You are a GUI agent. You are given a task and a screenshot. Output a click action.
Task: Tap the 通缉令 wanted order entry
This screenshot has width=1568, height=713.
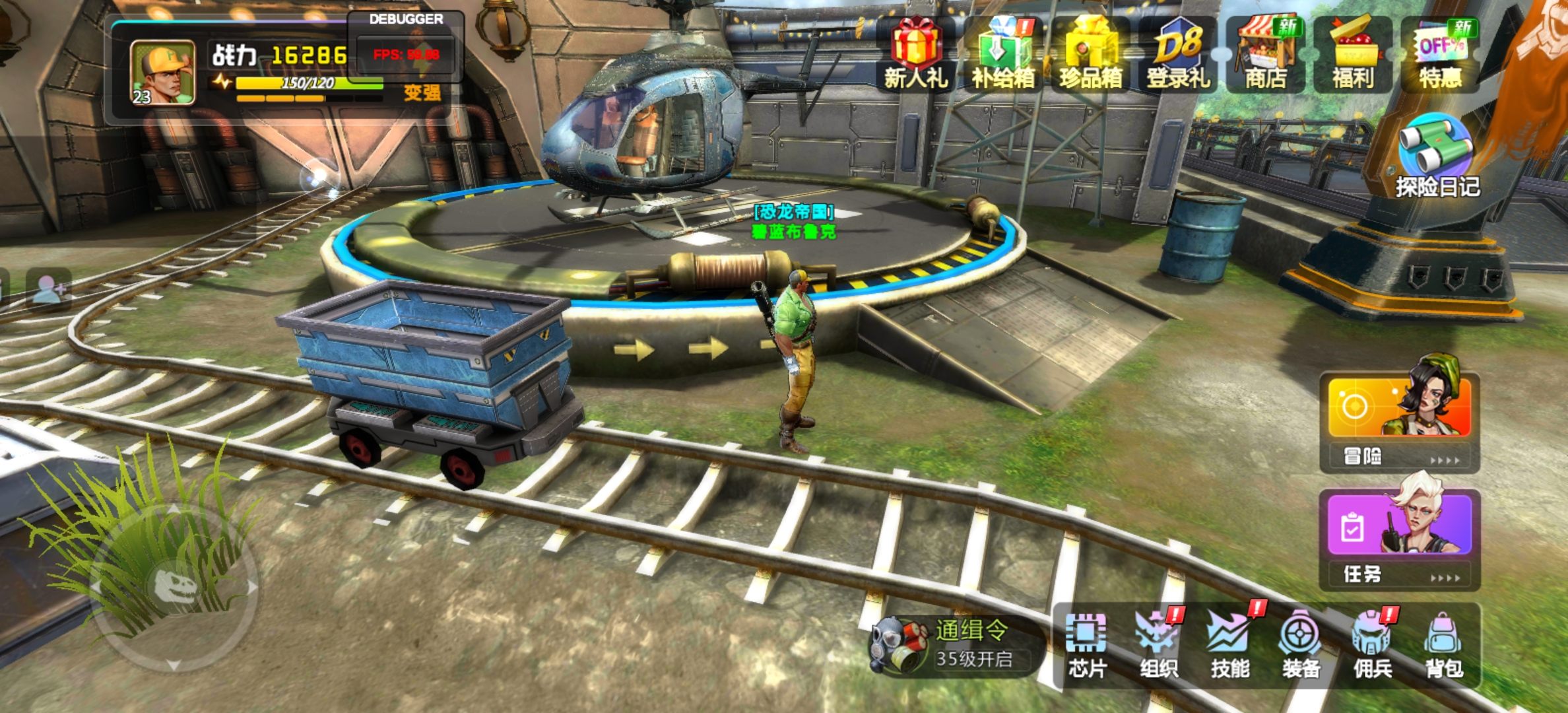coord(957,644)
